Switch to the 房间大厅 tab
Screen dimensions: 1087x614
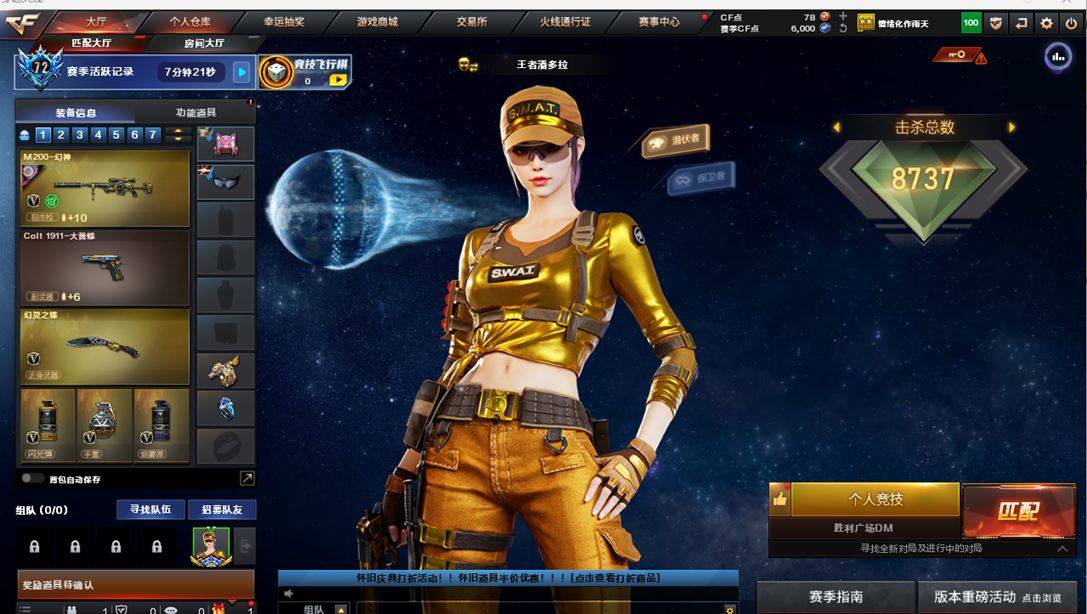click(204, 43)
